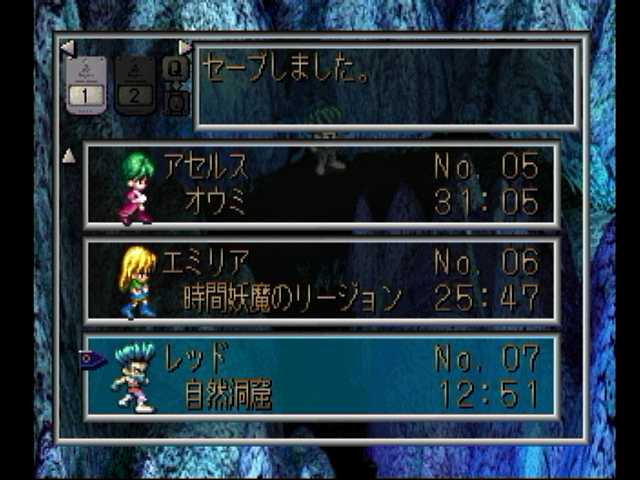Switch to memory card slot 2
The width and height of the screenshot is (640, 480).
(x=136, y=84)
